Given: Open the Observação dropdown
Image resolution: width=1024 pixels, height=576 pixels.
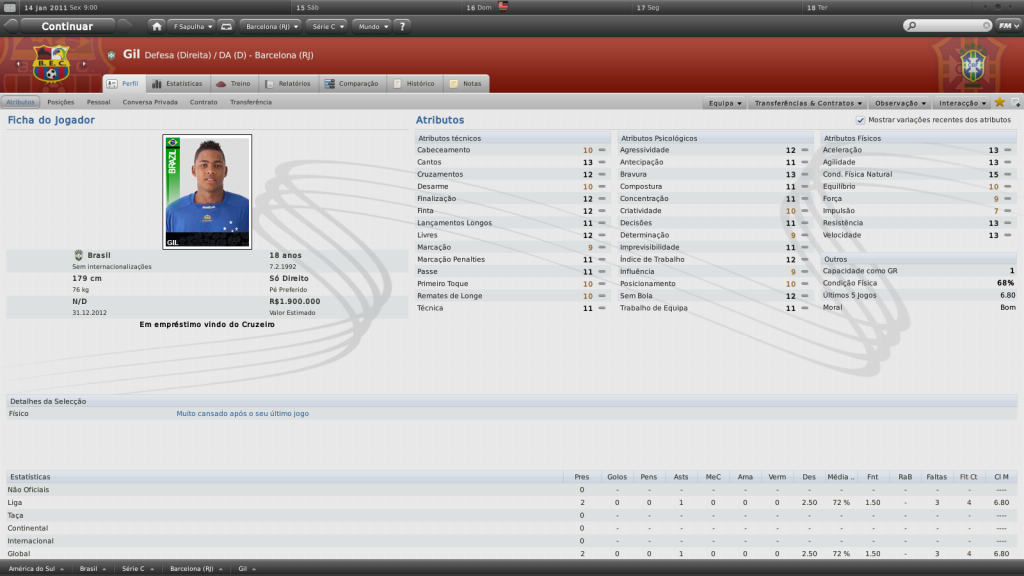Looking at the screenshot, I should coord(899,103).
